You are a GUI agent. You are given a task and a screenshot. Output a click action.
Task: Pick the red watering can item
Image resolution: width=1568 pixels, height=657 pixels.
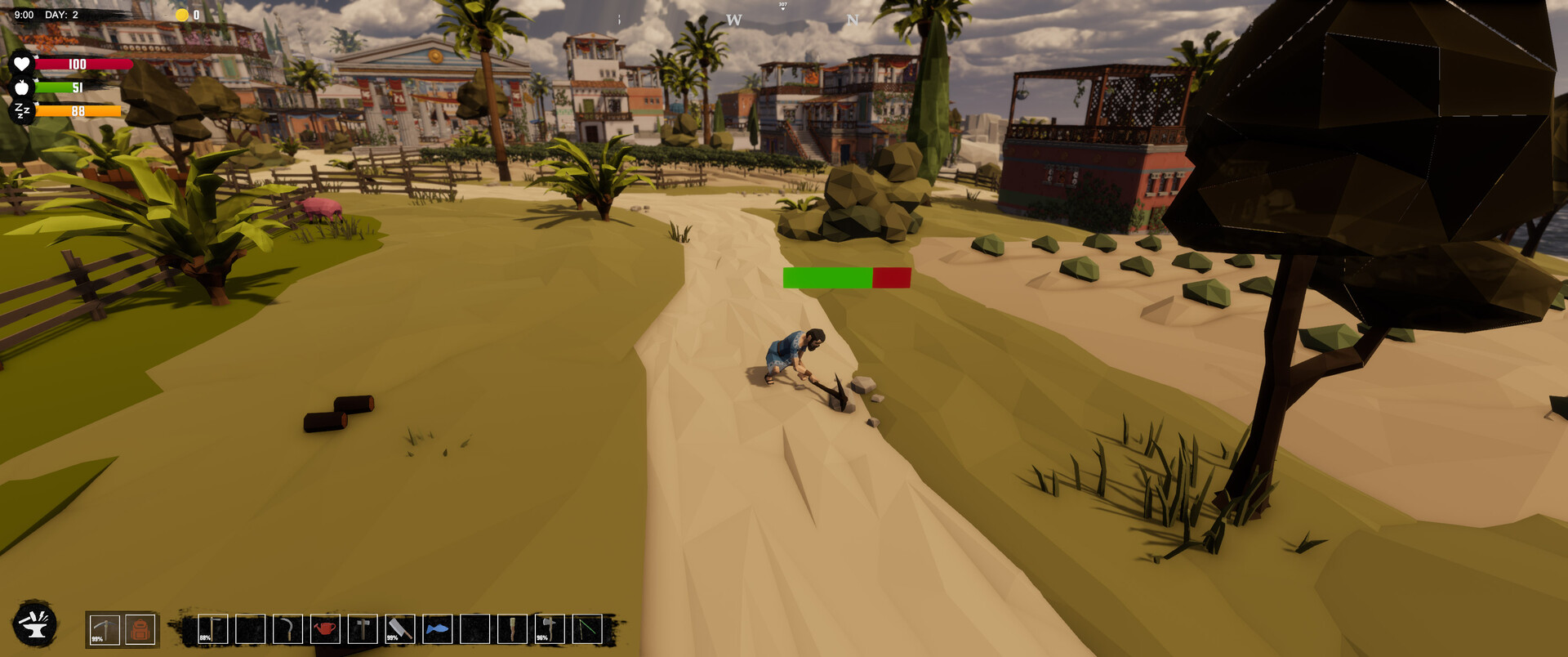click(325, 629)
